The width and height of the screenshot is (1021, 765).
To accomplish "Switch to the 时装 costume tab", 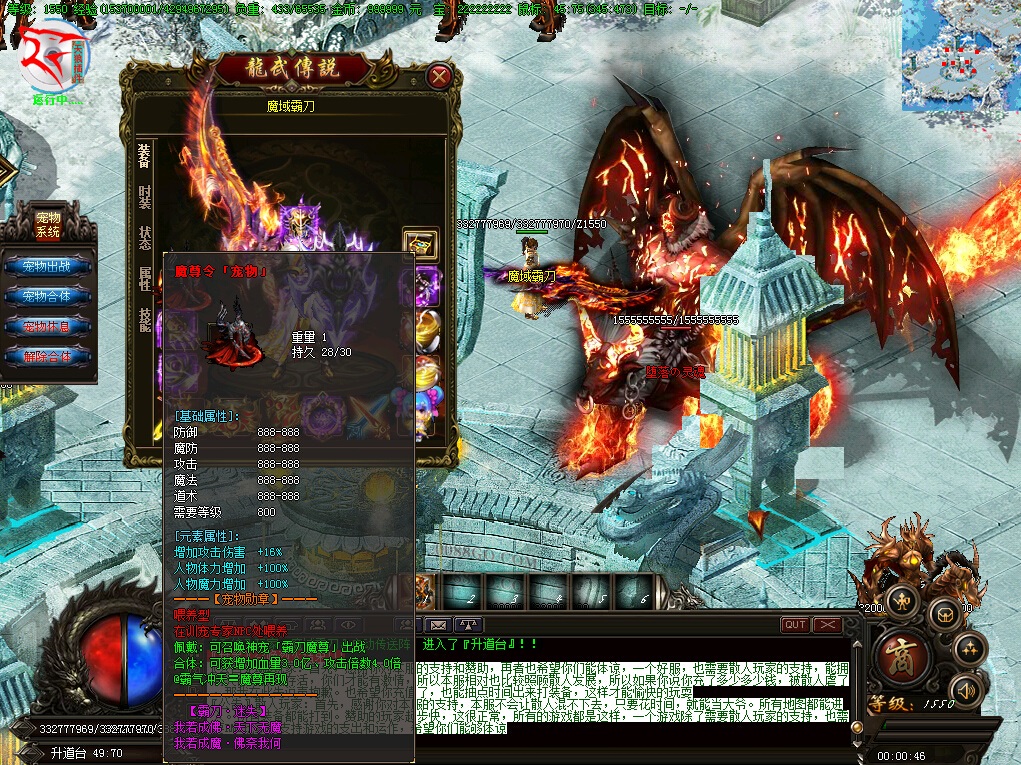I will tap(145, 196).
